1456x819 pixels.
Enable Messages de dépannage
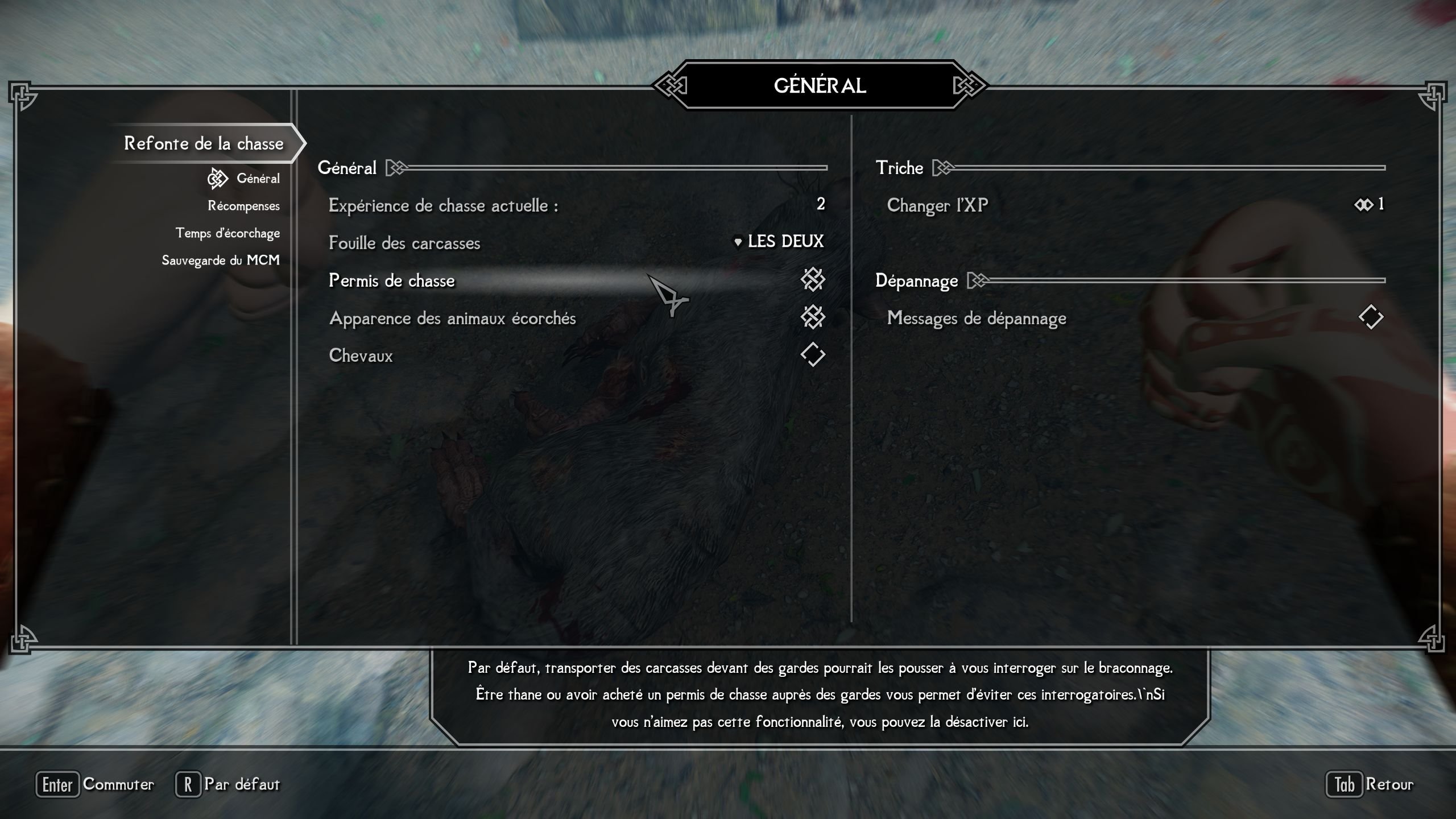1371,317
